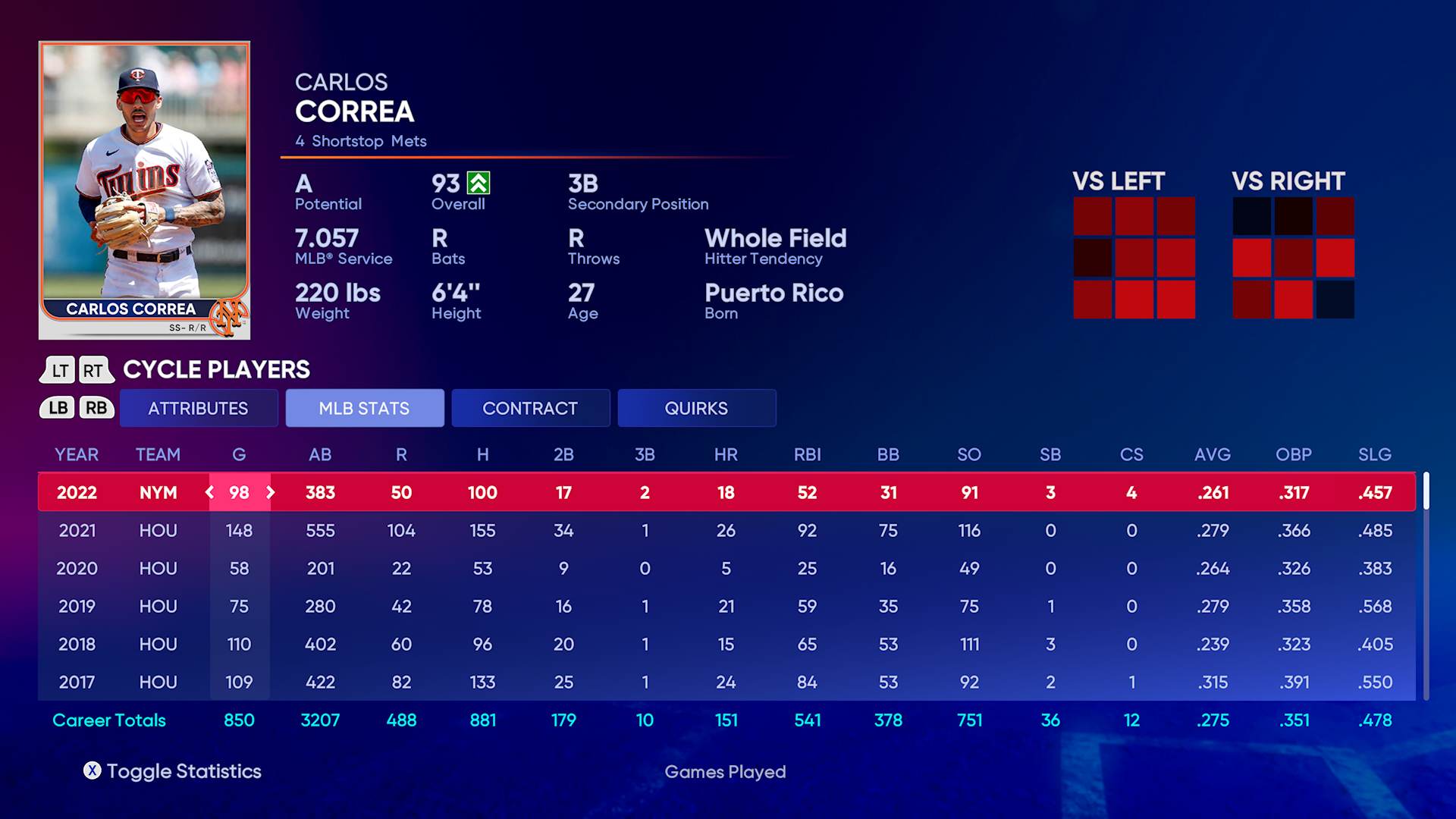
Task: Click the Carlos Correa player card
Action: point(144,190)
